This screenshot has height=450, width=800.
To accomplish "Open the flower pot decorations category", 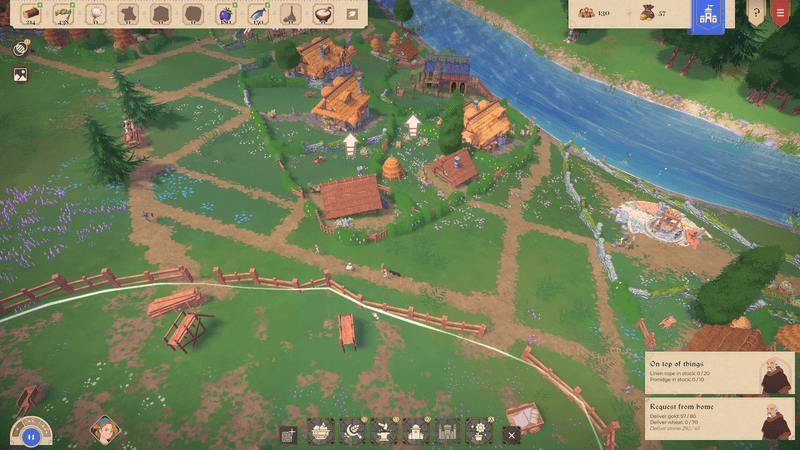I will [479, 433].
